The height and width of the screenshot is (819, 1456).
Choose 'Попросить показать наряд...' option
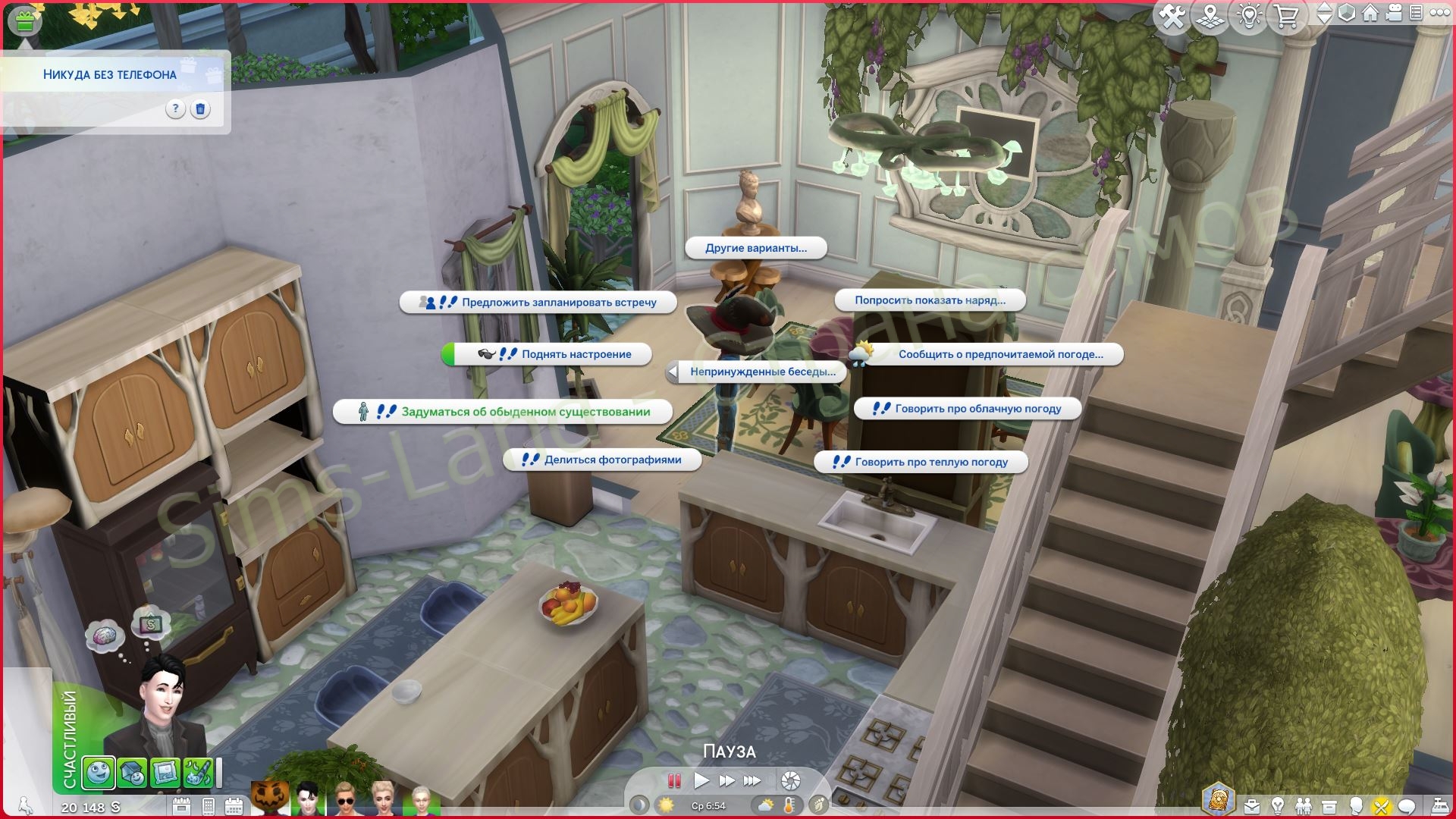click(930, 300)
